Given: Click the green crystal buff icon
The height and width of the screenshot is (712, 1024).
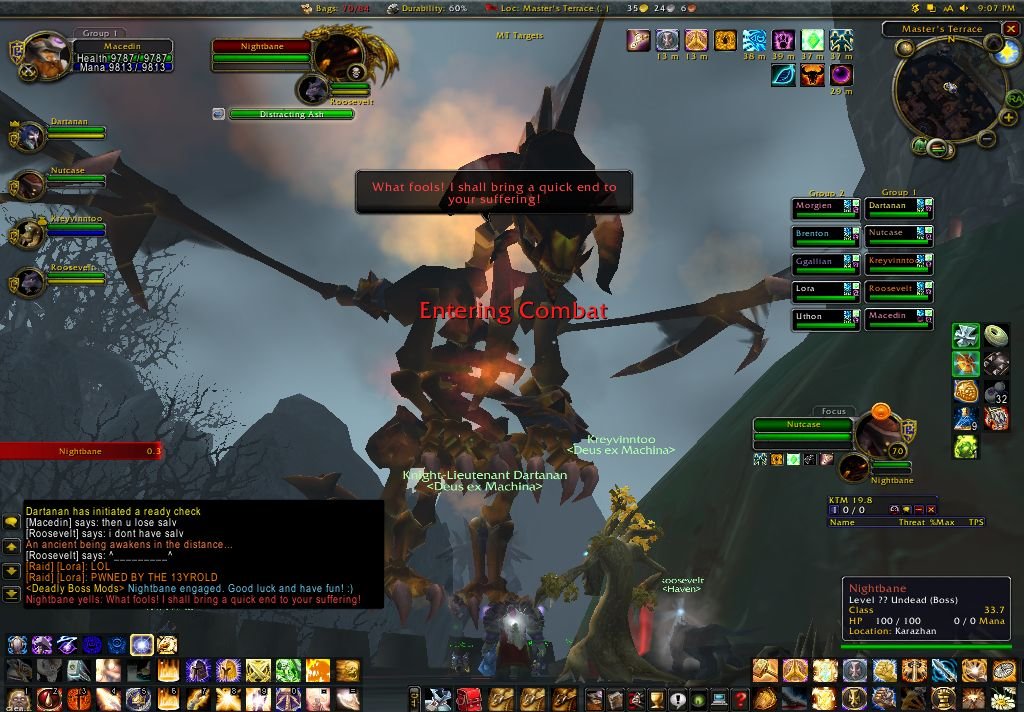Looking at the screenshot, I should (812, 40).
